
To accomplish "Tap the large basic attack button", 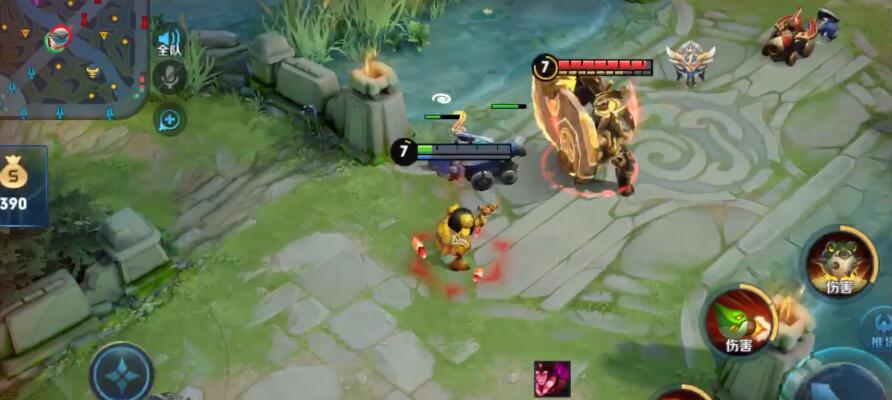I will 840,382.
